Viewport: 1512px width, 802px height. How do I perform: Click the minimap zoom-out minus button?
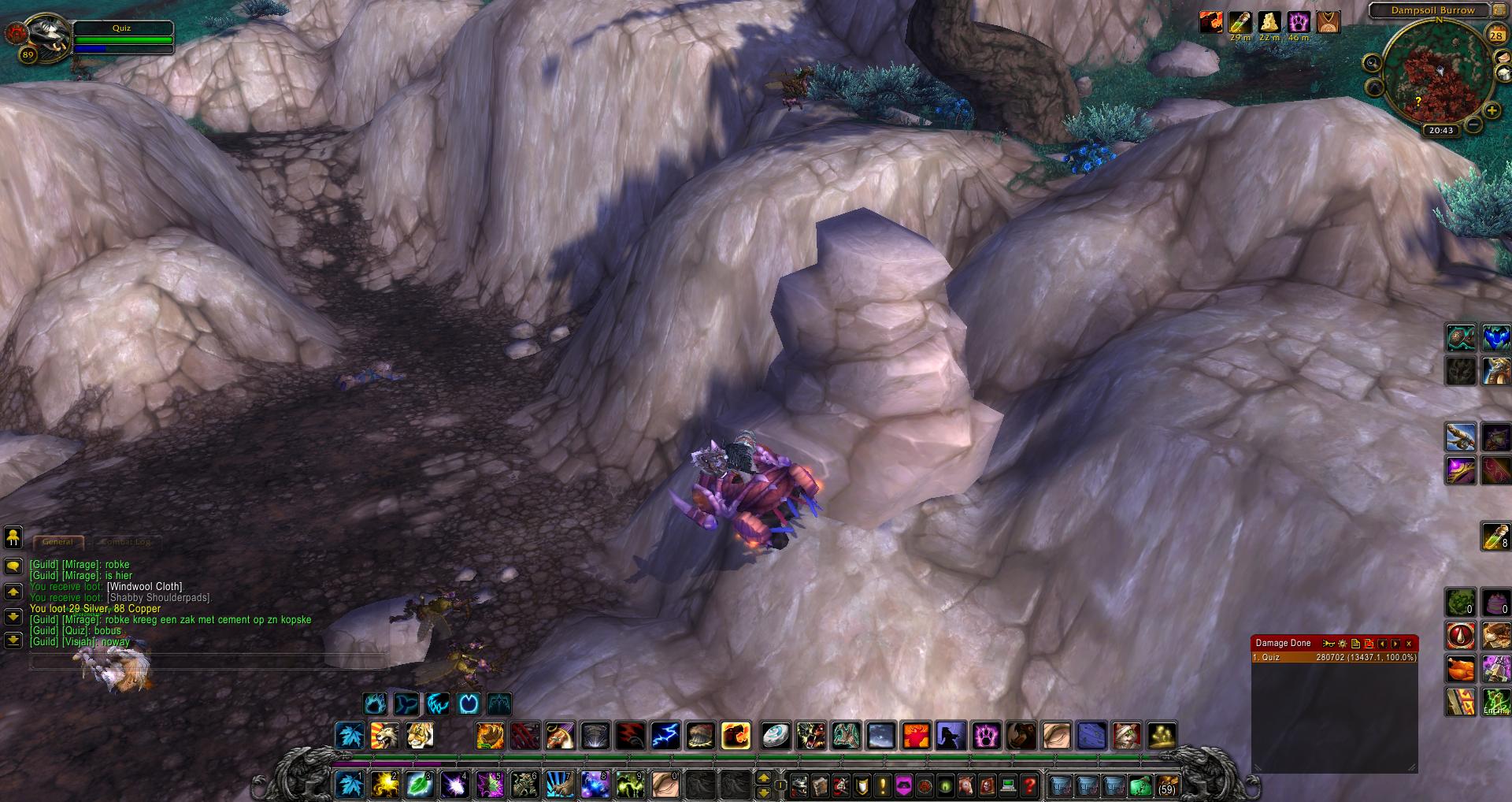(x=1473, y=124)
